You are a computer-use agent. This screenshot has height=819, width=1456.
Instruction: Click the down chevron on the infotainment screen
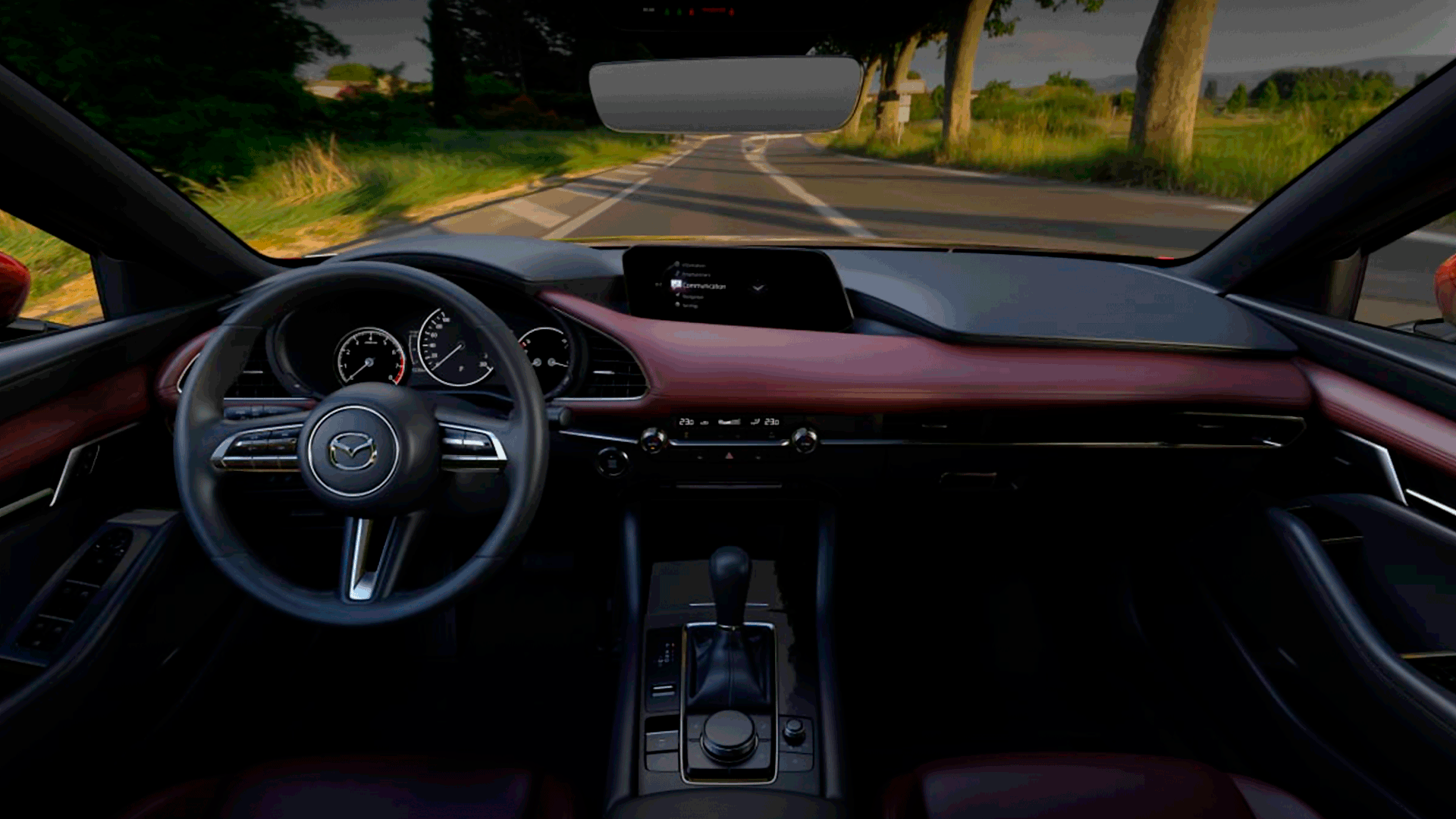tap(757, 288)
